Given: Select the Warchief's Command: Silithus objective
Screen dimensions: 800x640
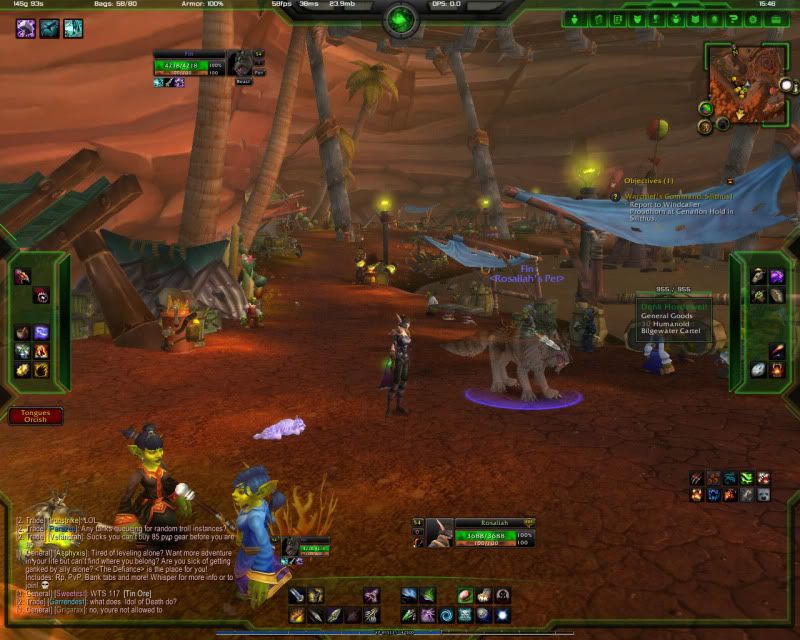Looking at the screenshot, I should (679, 197).
